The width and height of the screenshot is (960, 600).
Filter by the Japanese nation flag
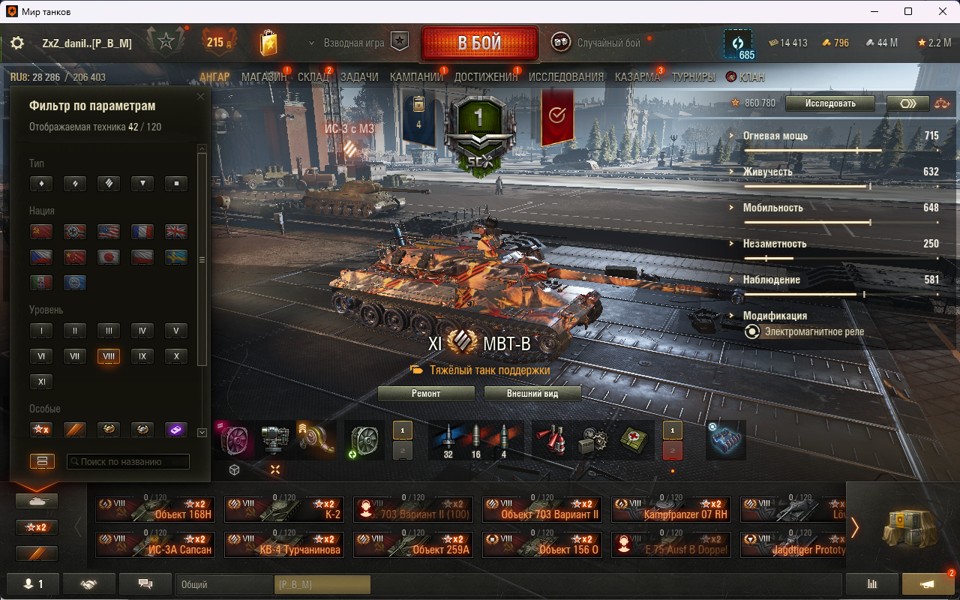108,257
